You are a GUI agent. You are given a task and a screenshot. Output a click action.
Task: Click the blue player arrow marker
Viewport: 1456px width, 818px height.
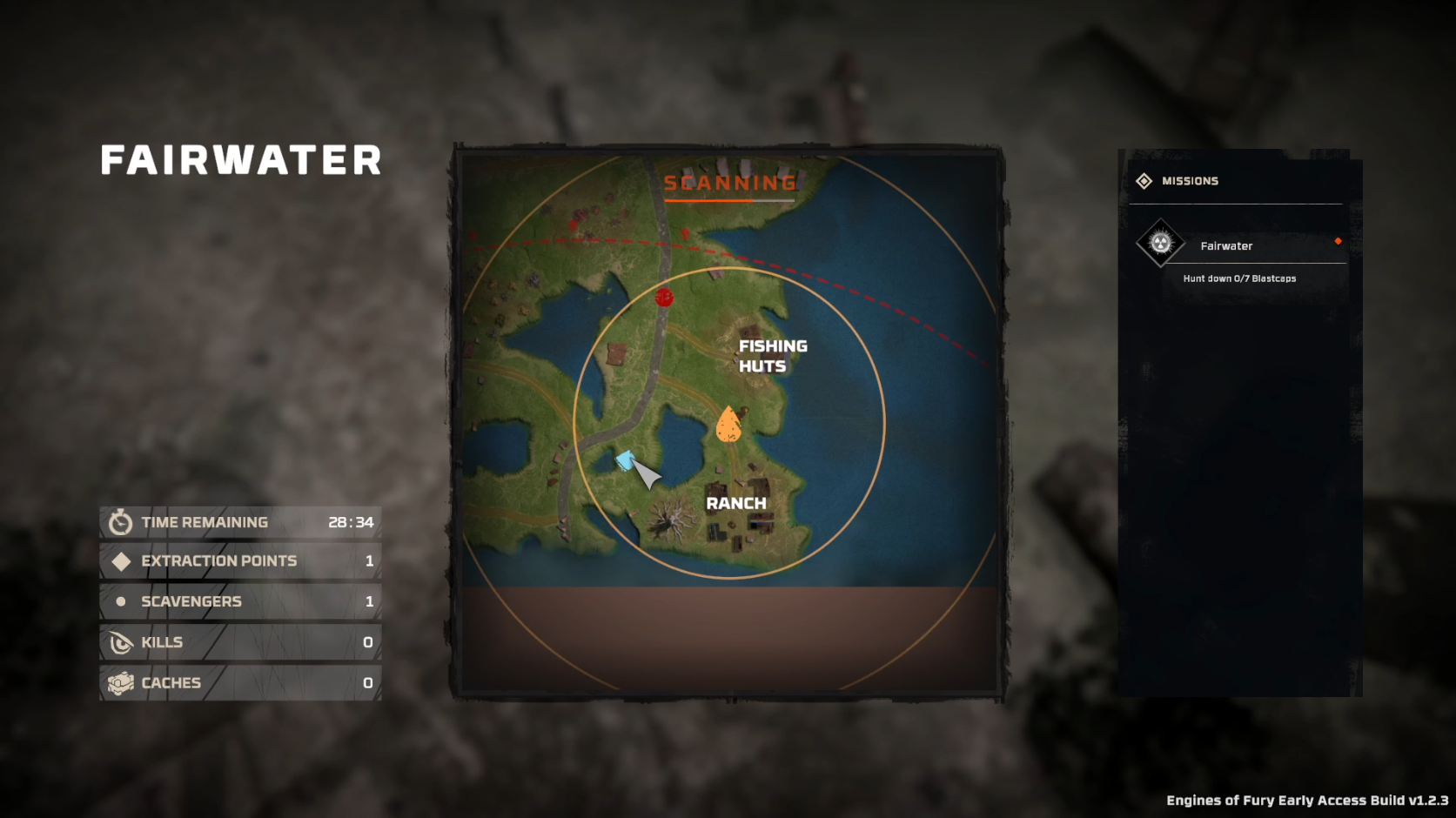[626, 460]
